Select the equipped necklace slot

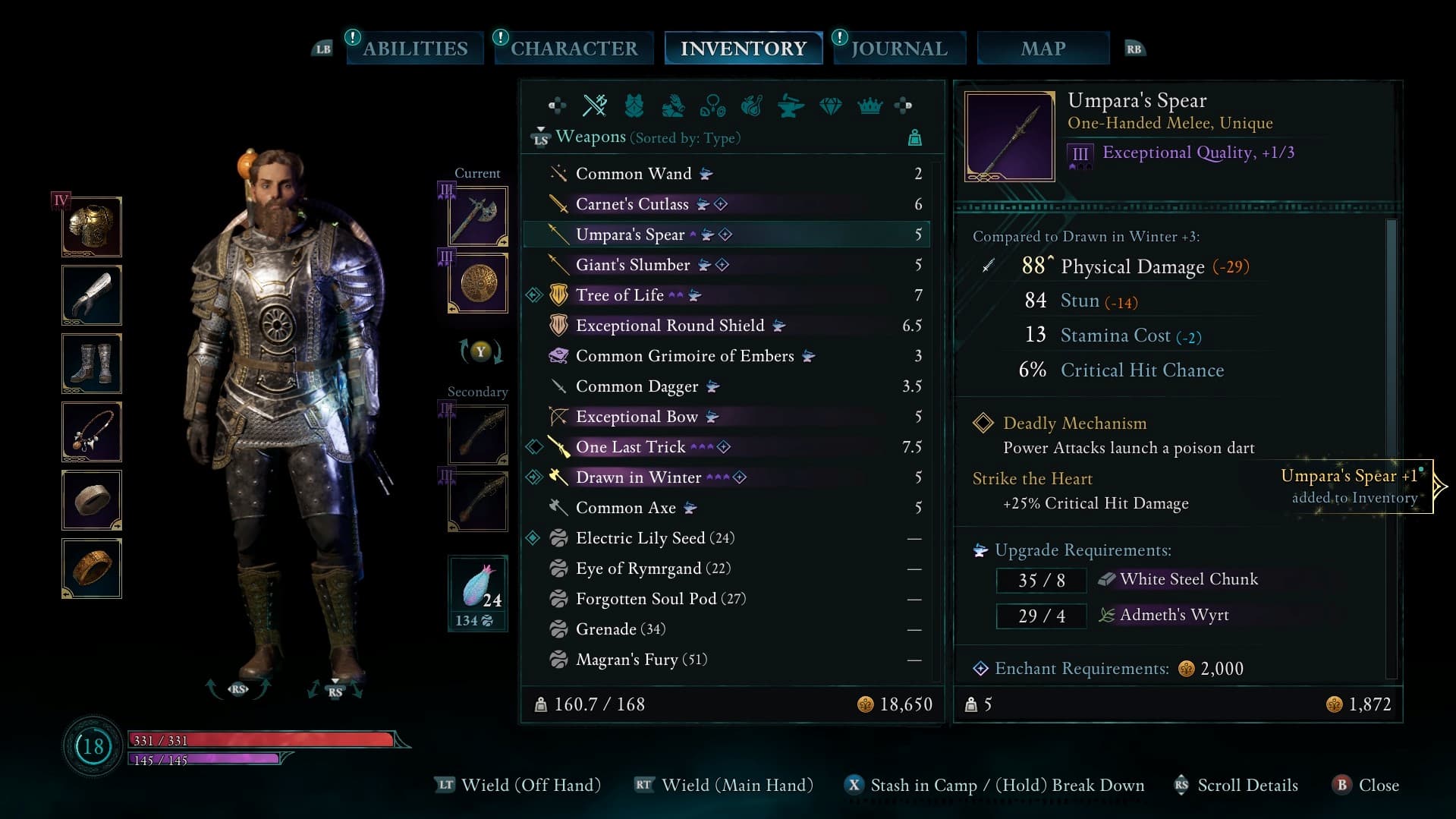91,431
